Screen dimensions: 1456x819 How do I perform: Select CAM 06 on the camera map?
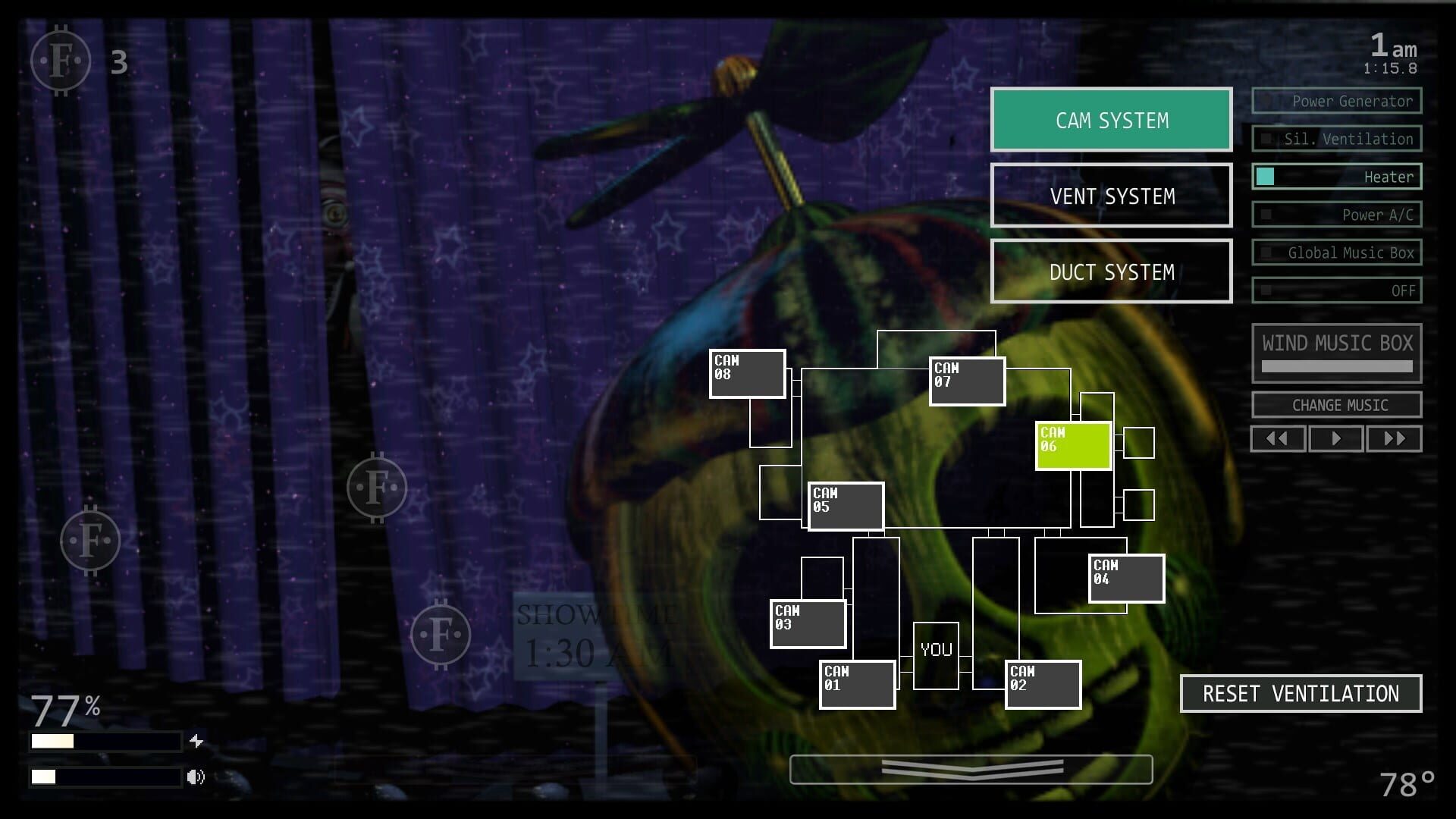tap(1072, 443)
